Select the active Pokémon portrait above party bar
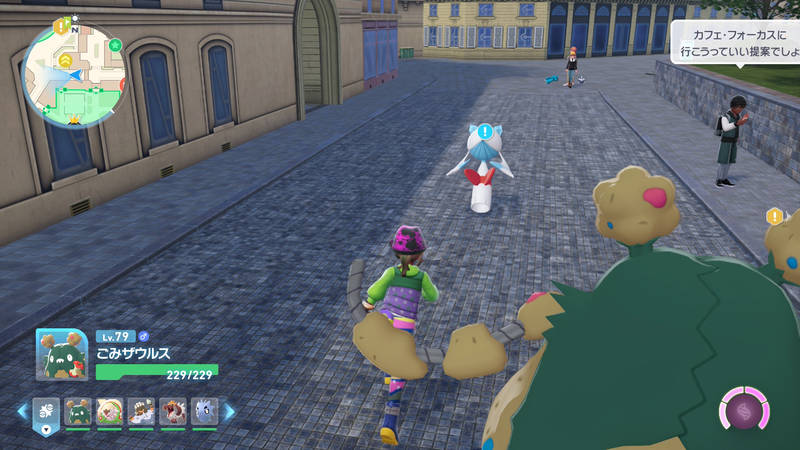 [x=62, y=355]
